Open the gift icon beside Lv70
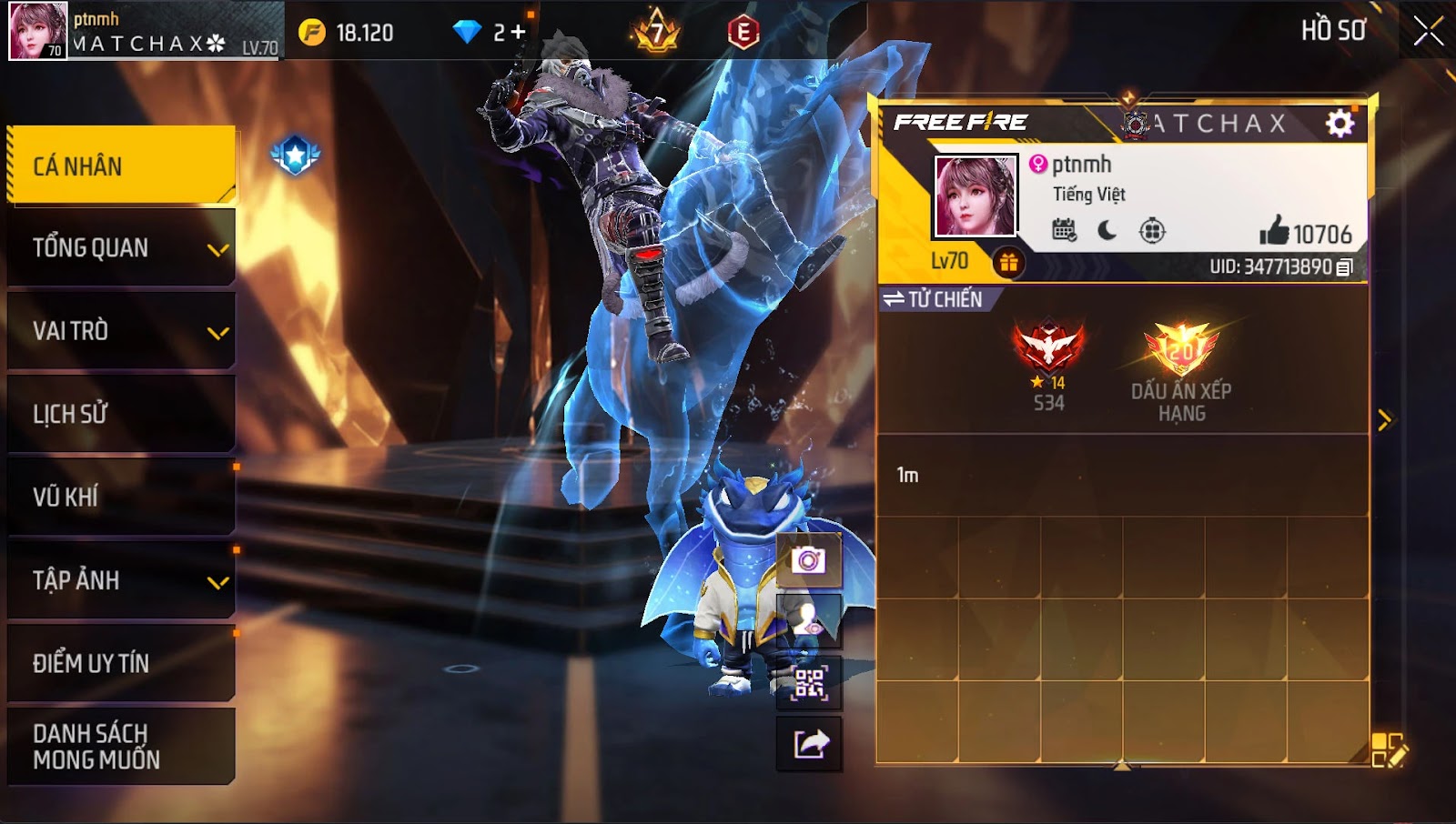This screenshot has height=824, width=1456. click(x=1008, y=263)
